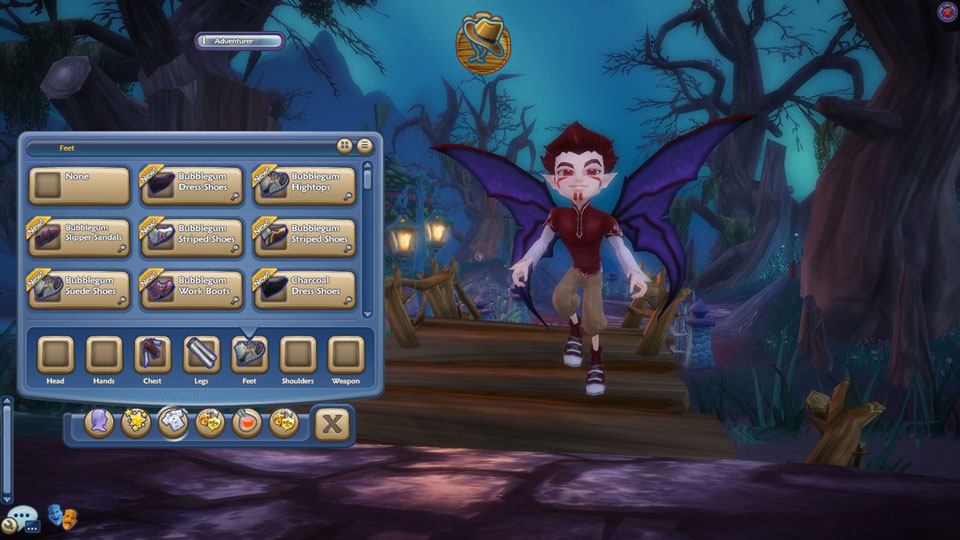Choose Bubblegum Dress Shoes

192,185
